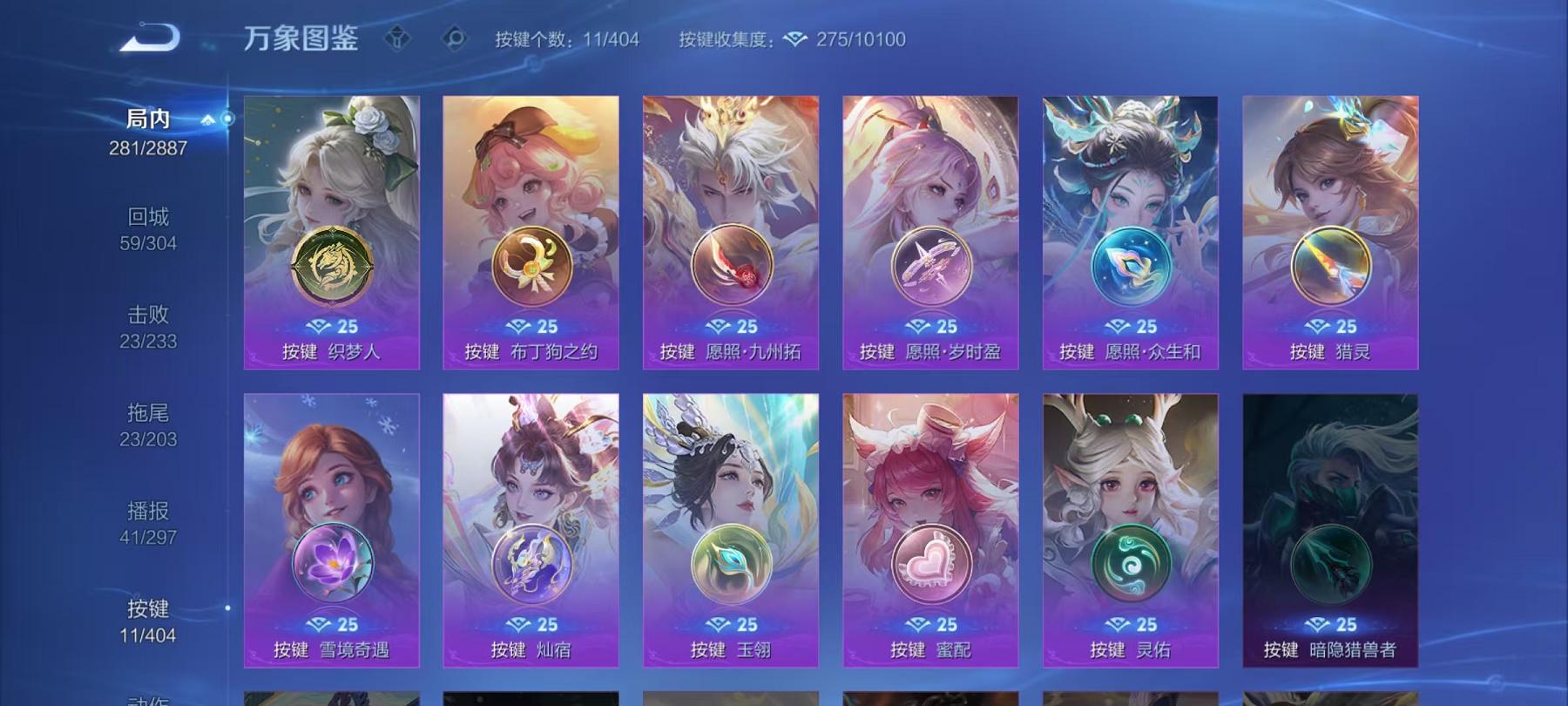The image size is (1568, 706).
Task: Click the golden bell icon on 布丁狗之约
Action: [531, 266]
